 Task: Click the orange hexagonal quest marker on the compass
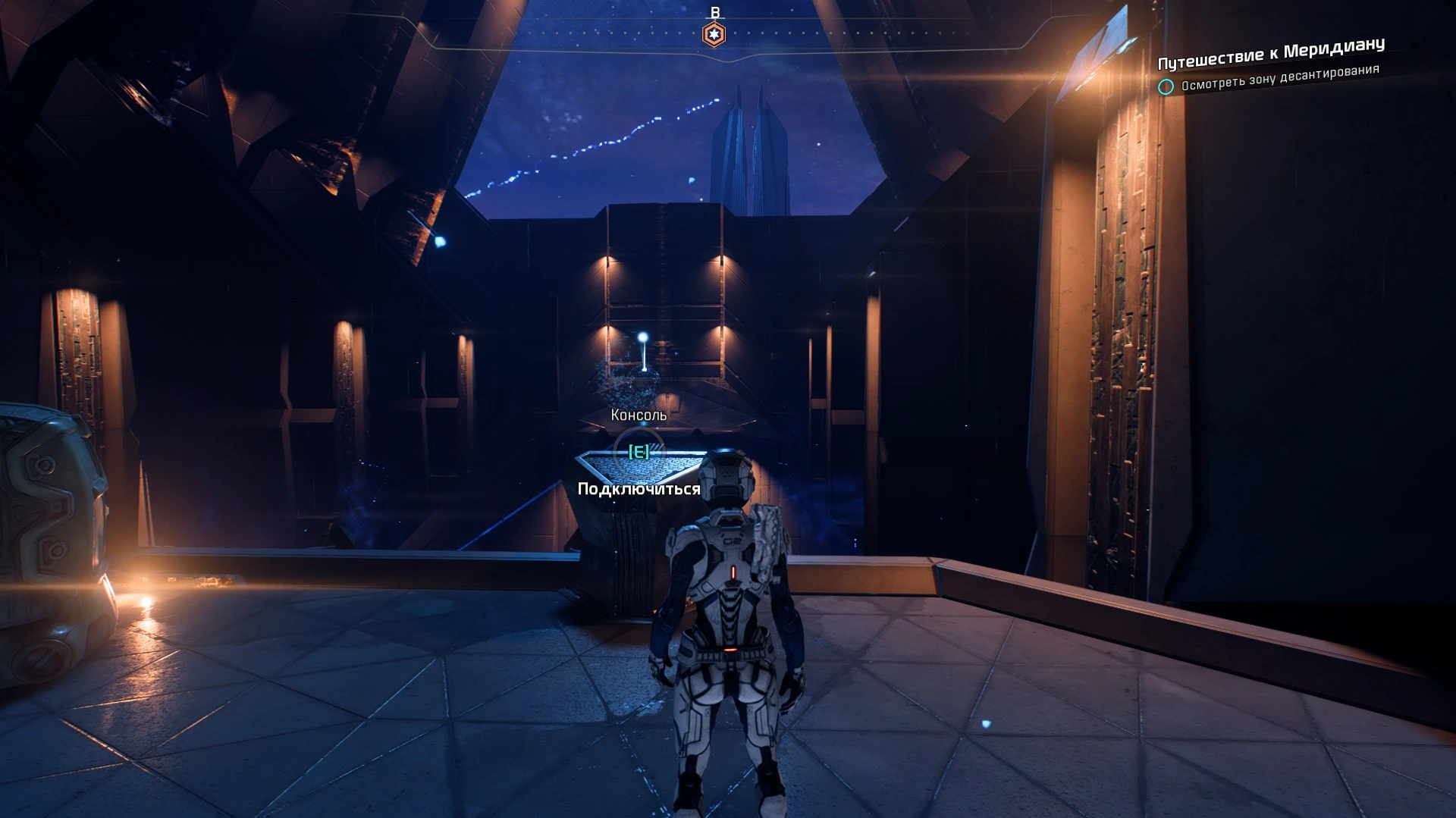[714, 33]
